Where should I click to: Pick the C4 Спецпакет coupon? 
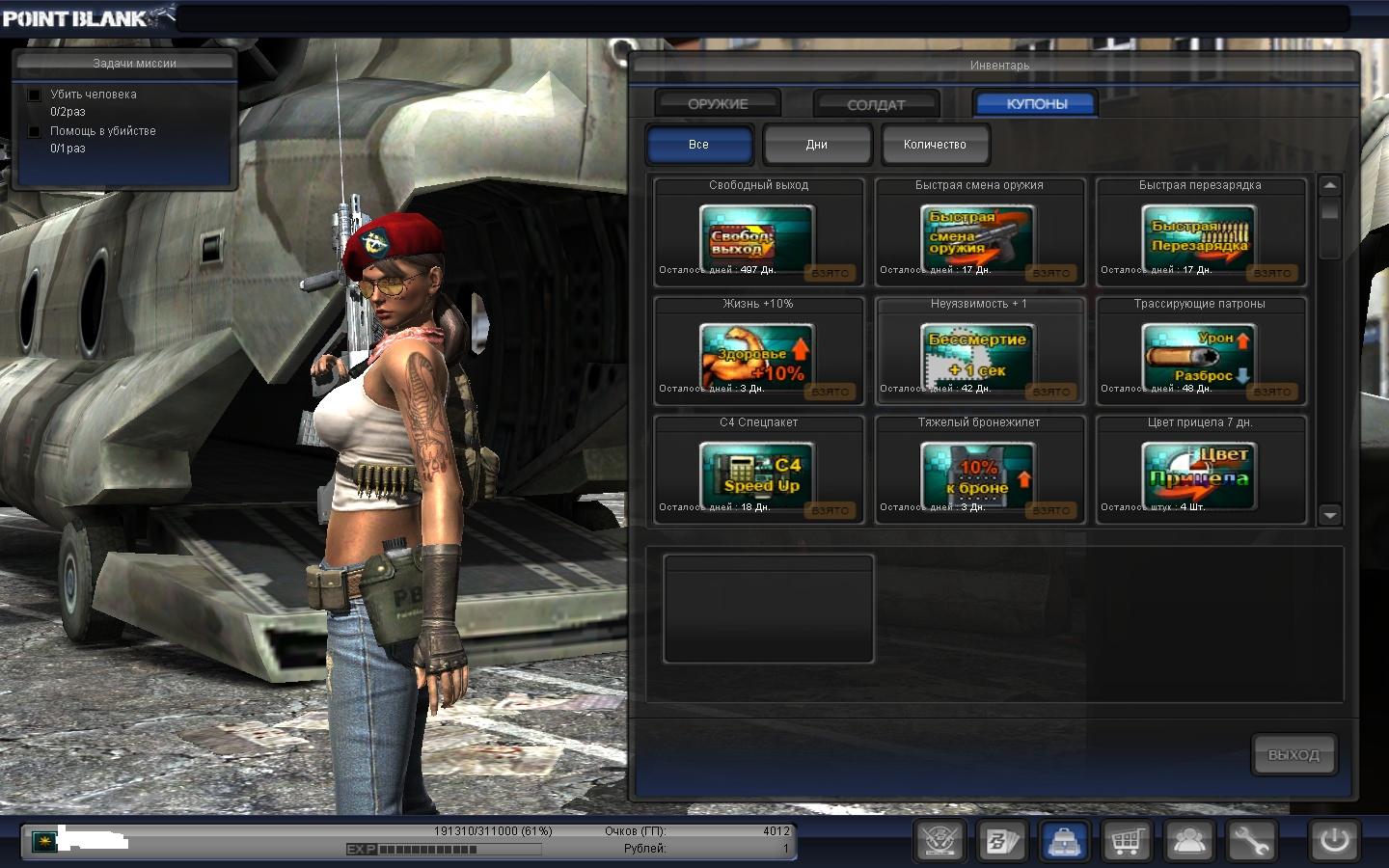pyautogui.click(x=757, y=473)
